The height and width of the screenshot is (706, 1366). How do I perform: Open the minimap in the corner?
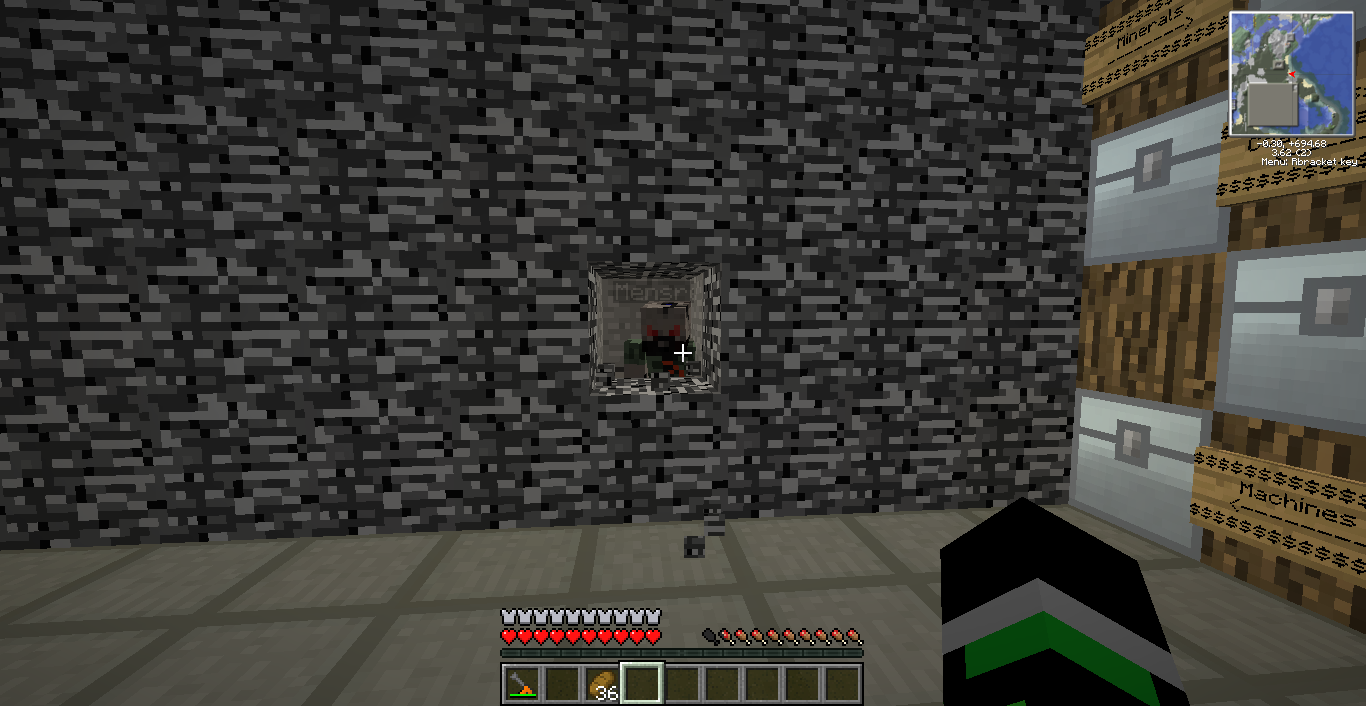tap(1291, 74)
